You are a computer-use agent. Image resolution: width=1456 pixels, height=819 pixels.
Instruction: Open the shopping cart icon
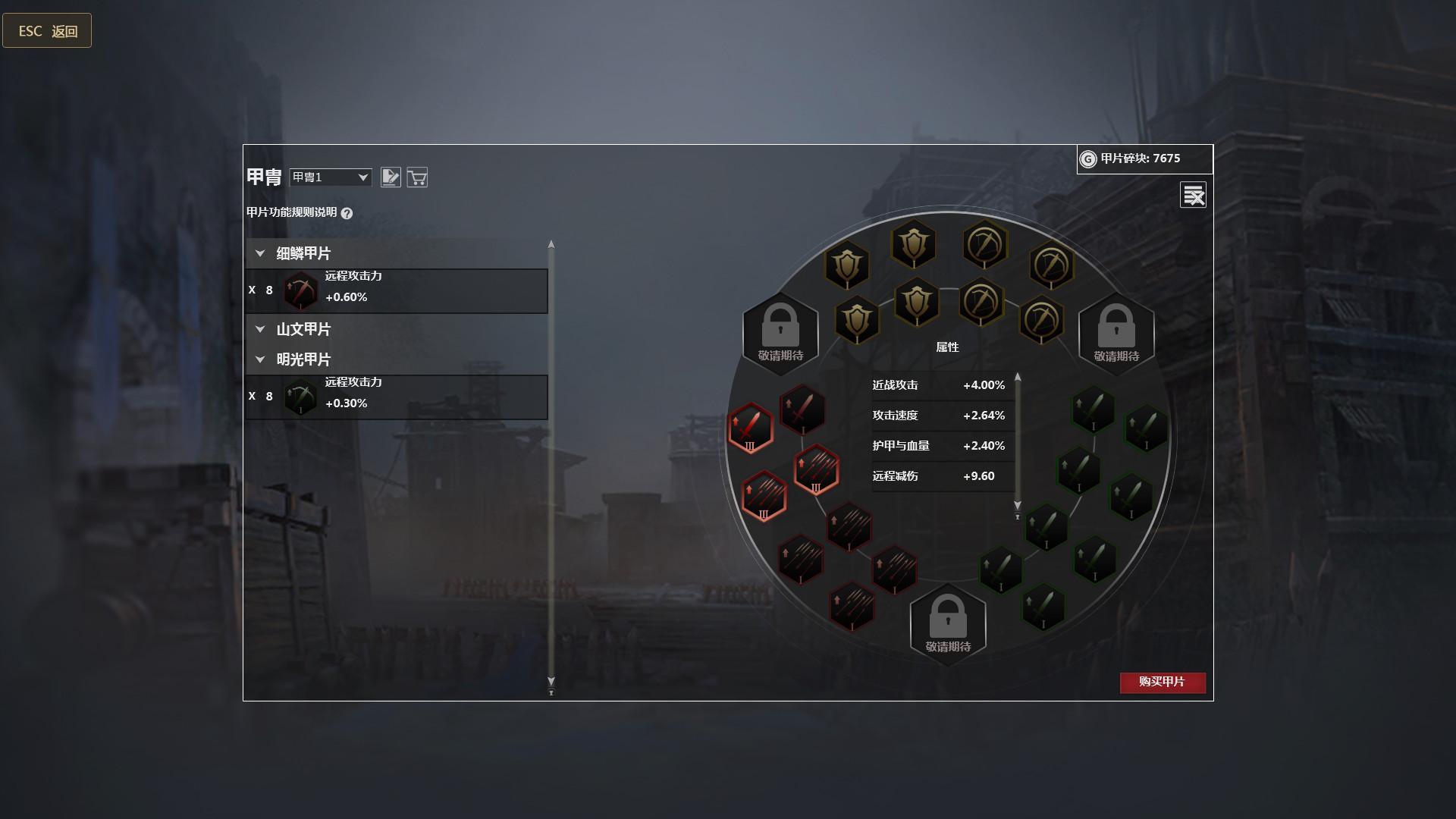(417, 177)
